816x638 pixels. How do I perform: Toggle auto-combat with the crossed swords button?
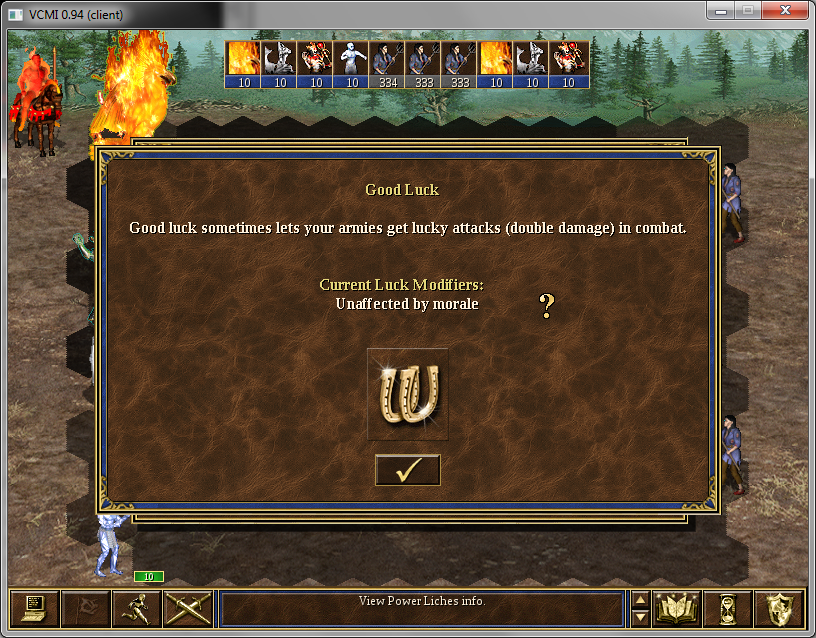pyautogui.click(x=187, y=608)
